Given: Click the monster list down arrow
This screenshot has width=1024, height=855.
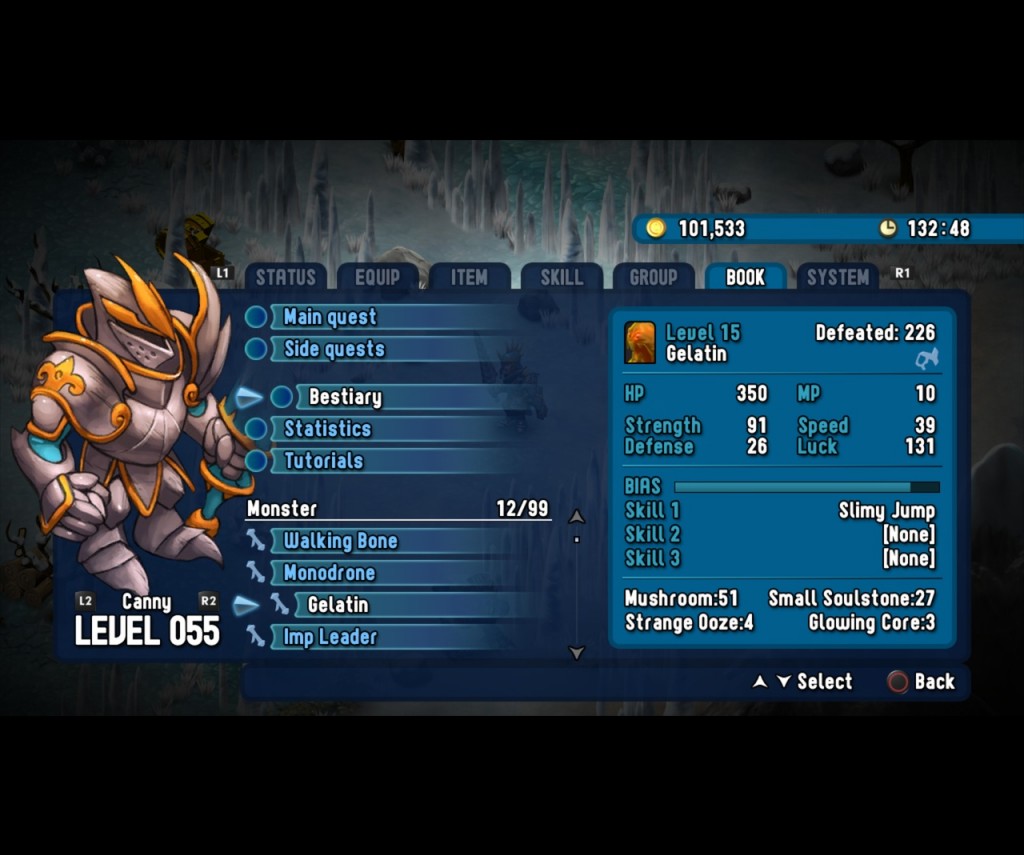Looking at the screenshot, I should (x=576, y=653).
